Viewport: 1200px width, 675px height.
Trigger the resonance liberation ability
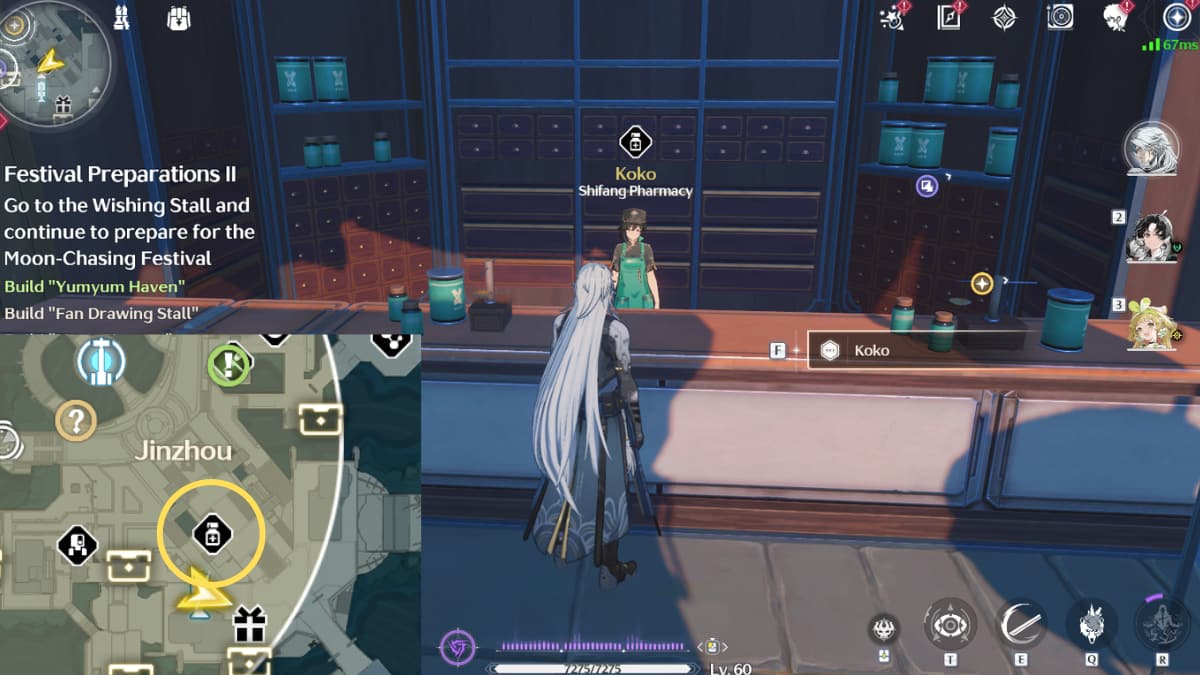pyautogui.click(x=1161, y=623)
